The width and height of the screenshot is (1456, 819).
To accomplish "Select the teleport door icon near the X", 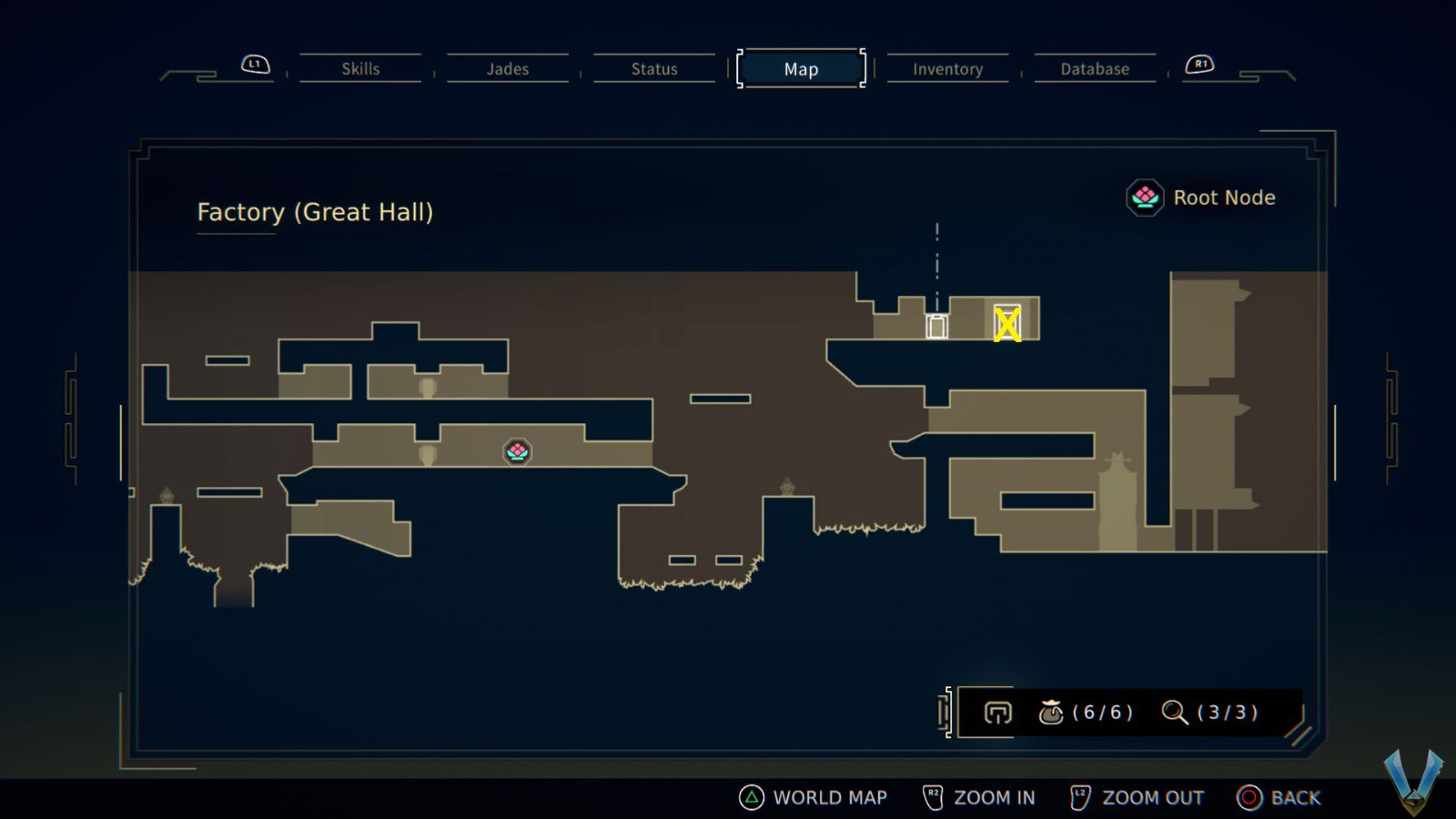I will pyautogui.click(x=936, y=325).
